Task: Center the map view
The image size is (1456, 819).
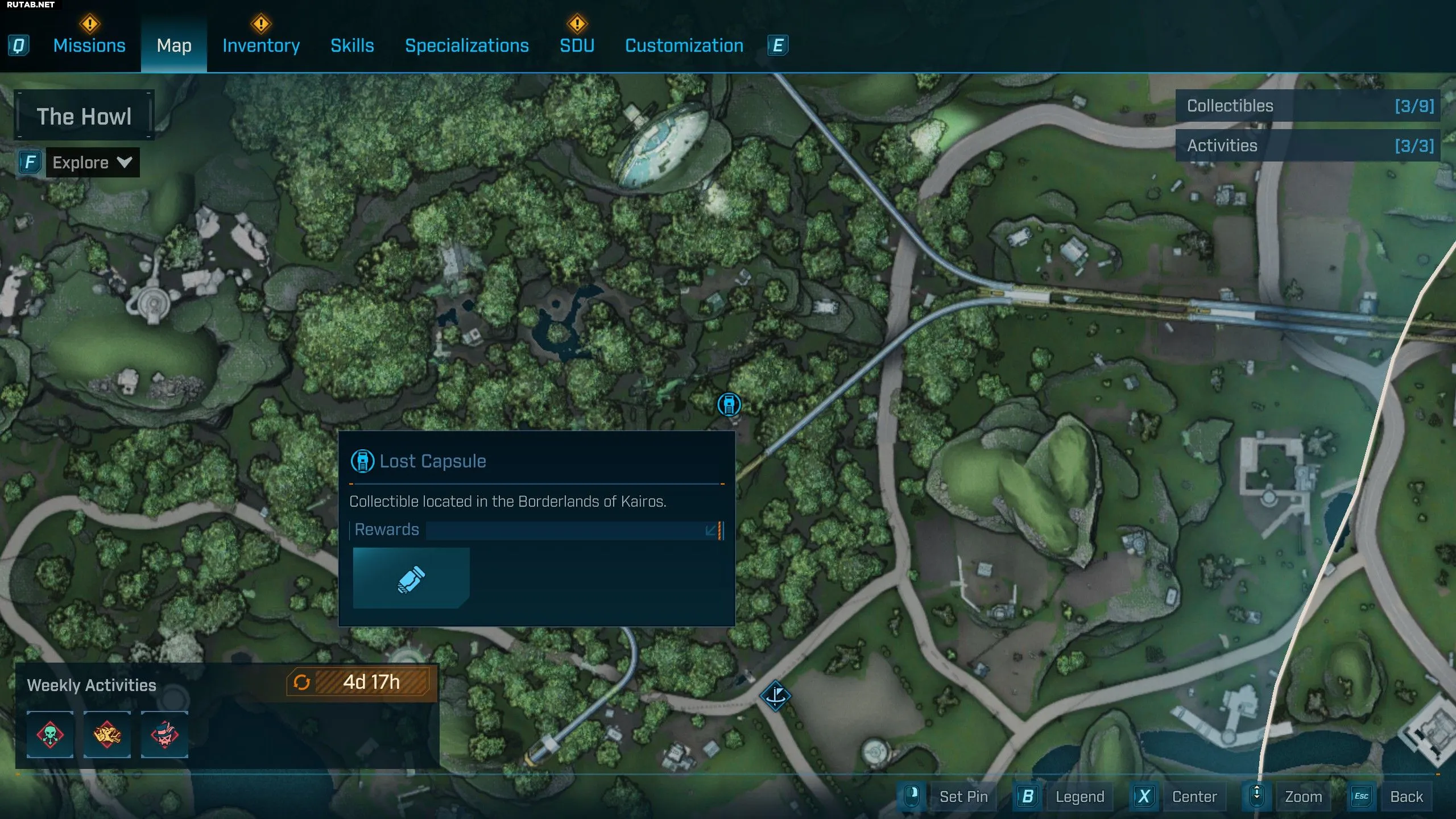Action: tap(1194, 796)
